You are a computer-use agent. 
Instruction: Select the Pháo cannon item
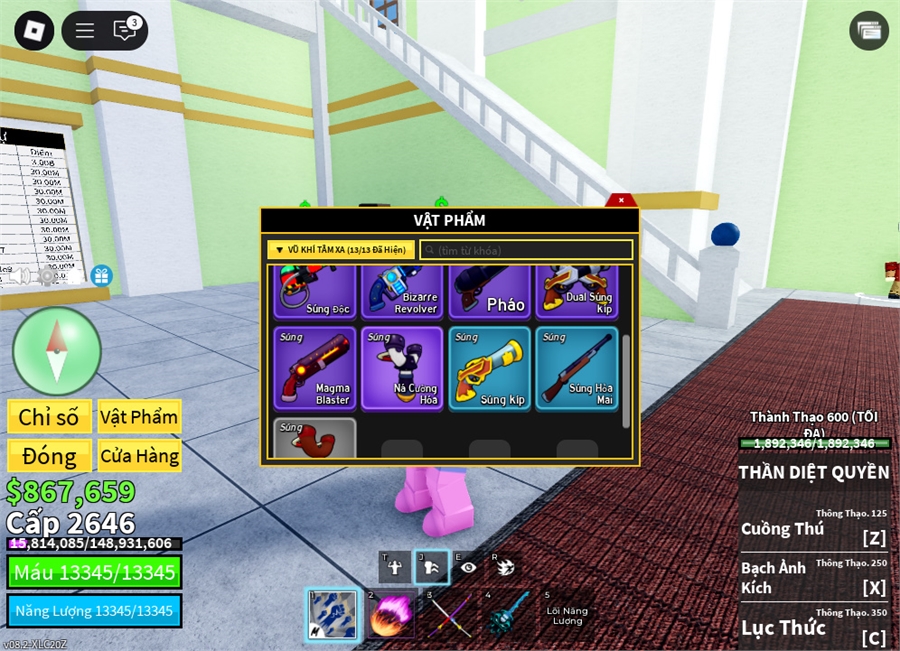tap(489, 292)
